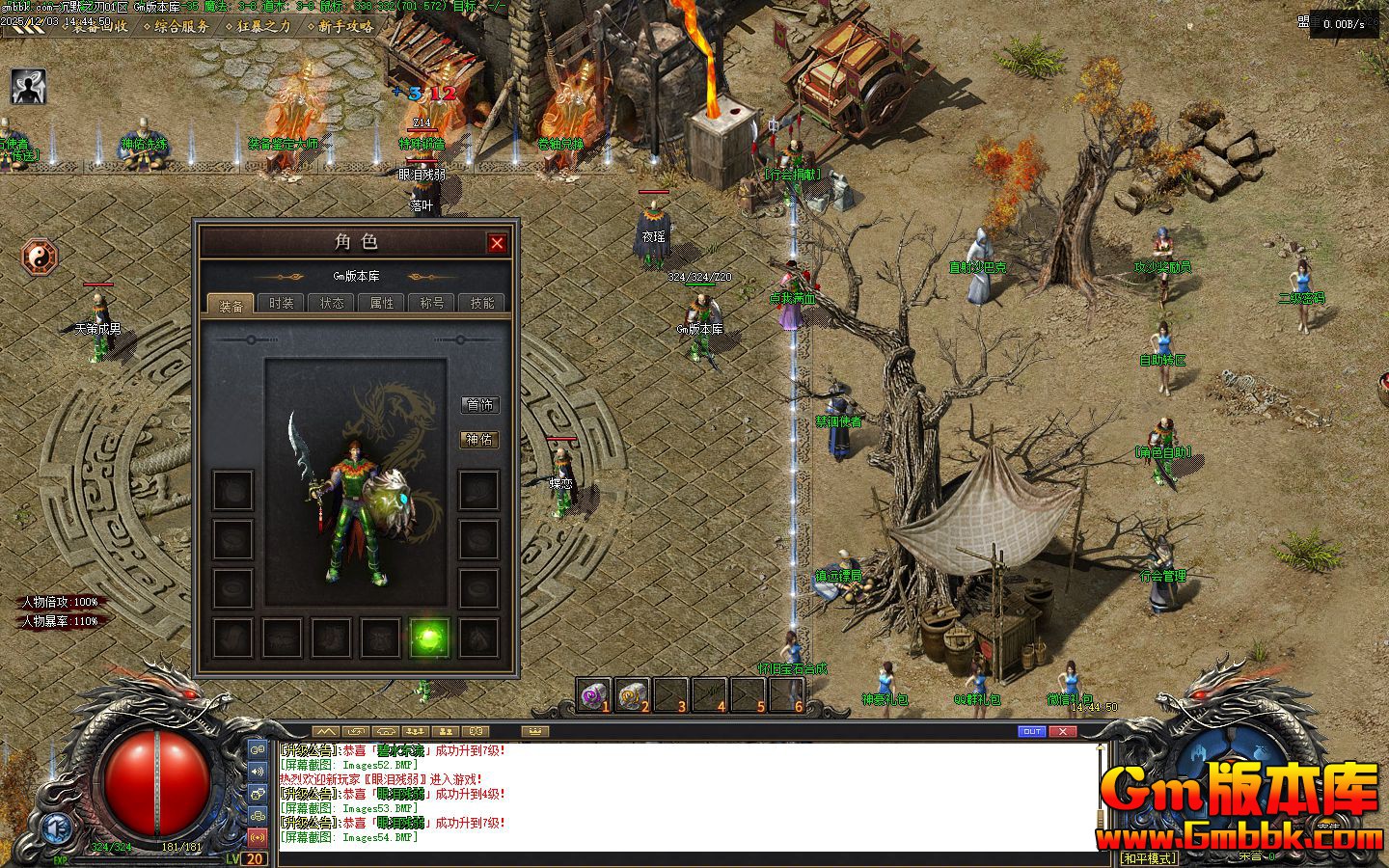Screen dimensions: 1389x868
Task: Show the 属性 tab
Action: (x=382, y=303)
